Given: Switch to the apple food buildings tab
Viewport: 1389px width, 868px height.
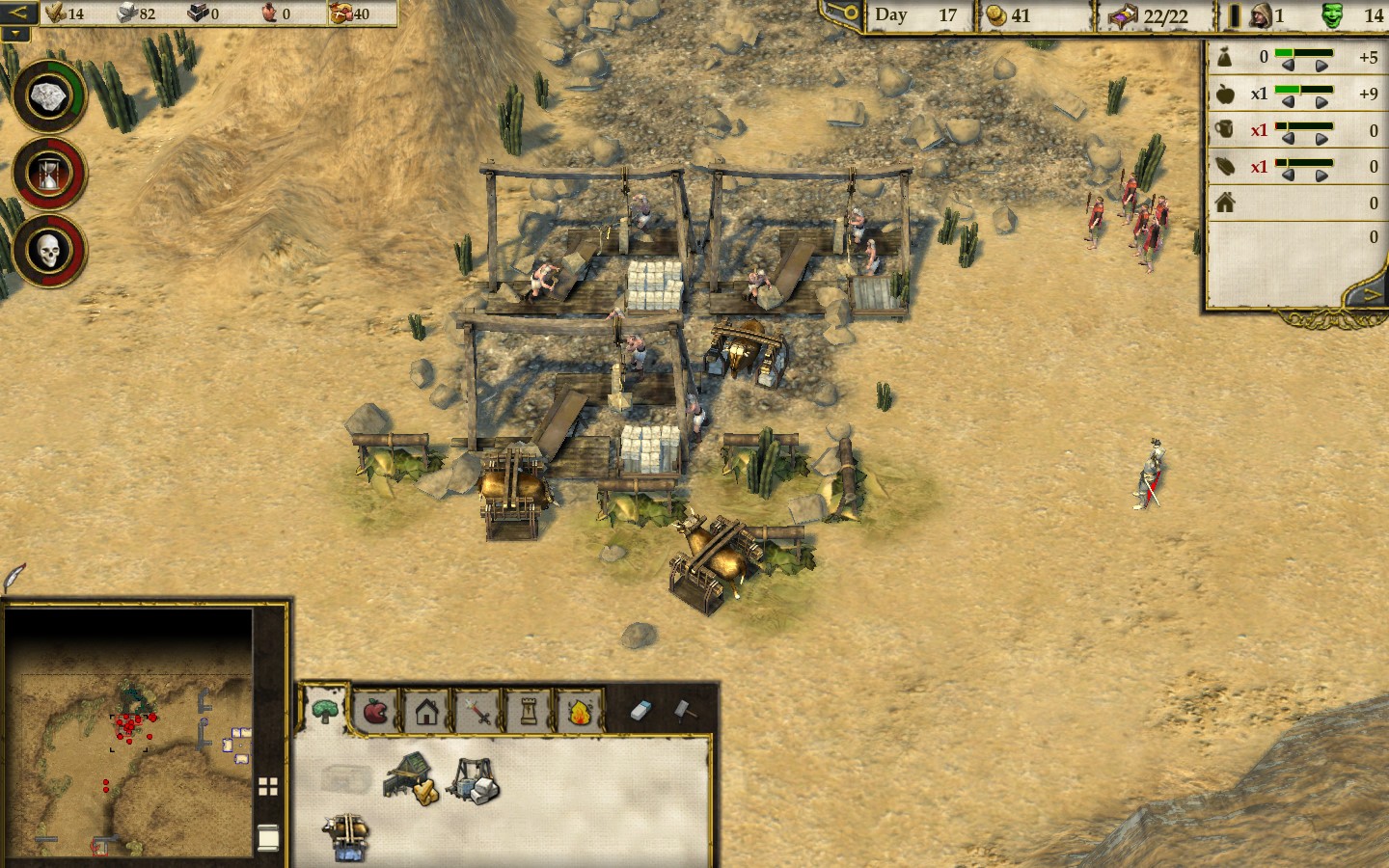Looking at the screenshot, I should [x=375, y=712].
